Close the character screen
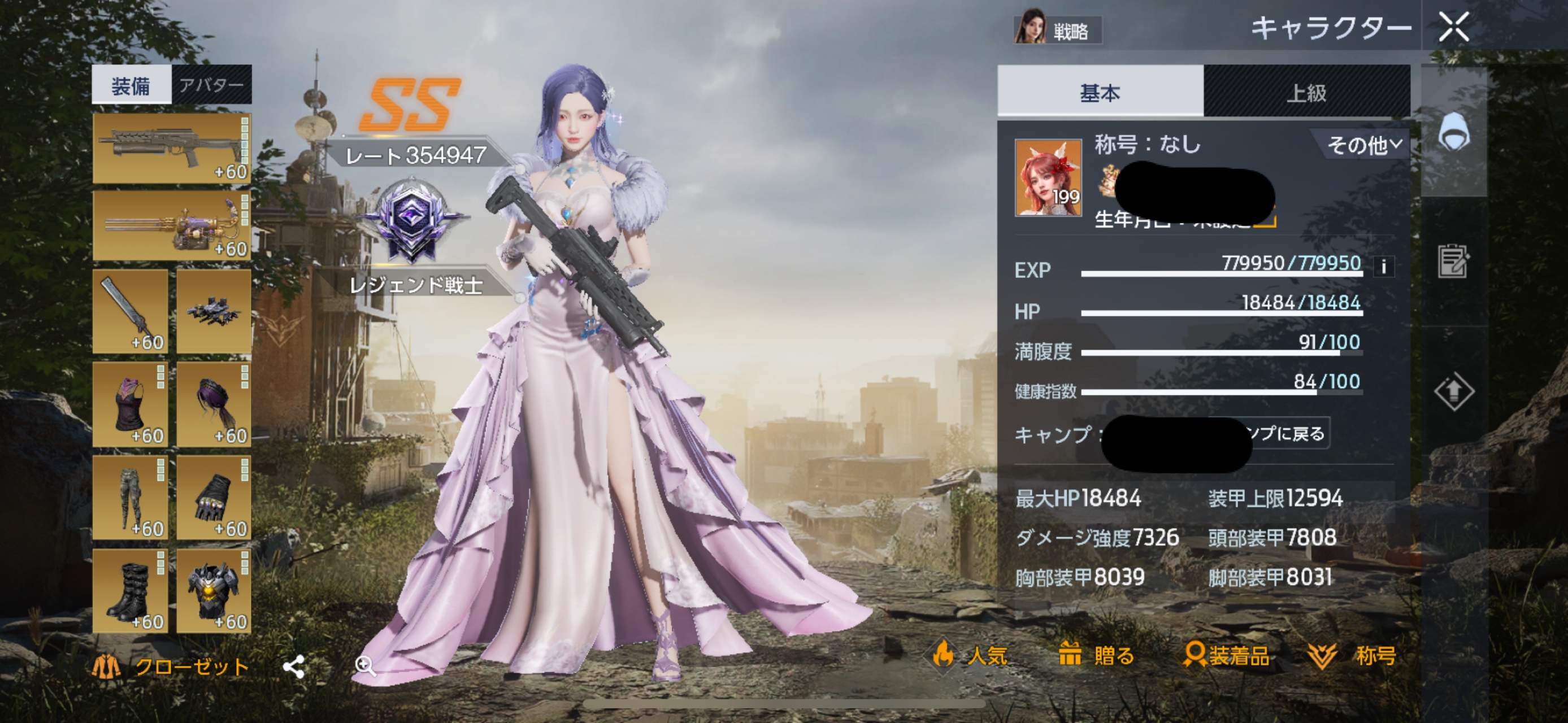1568x723 pixels. click(x=1453, y=27)
